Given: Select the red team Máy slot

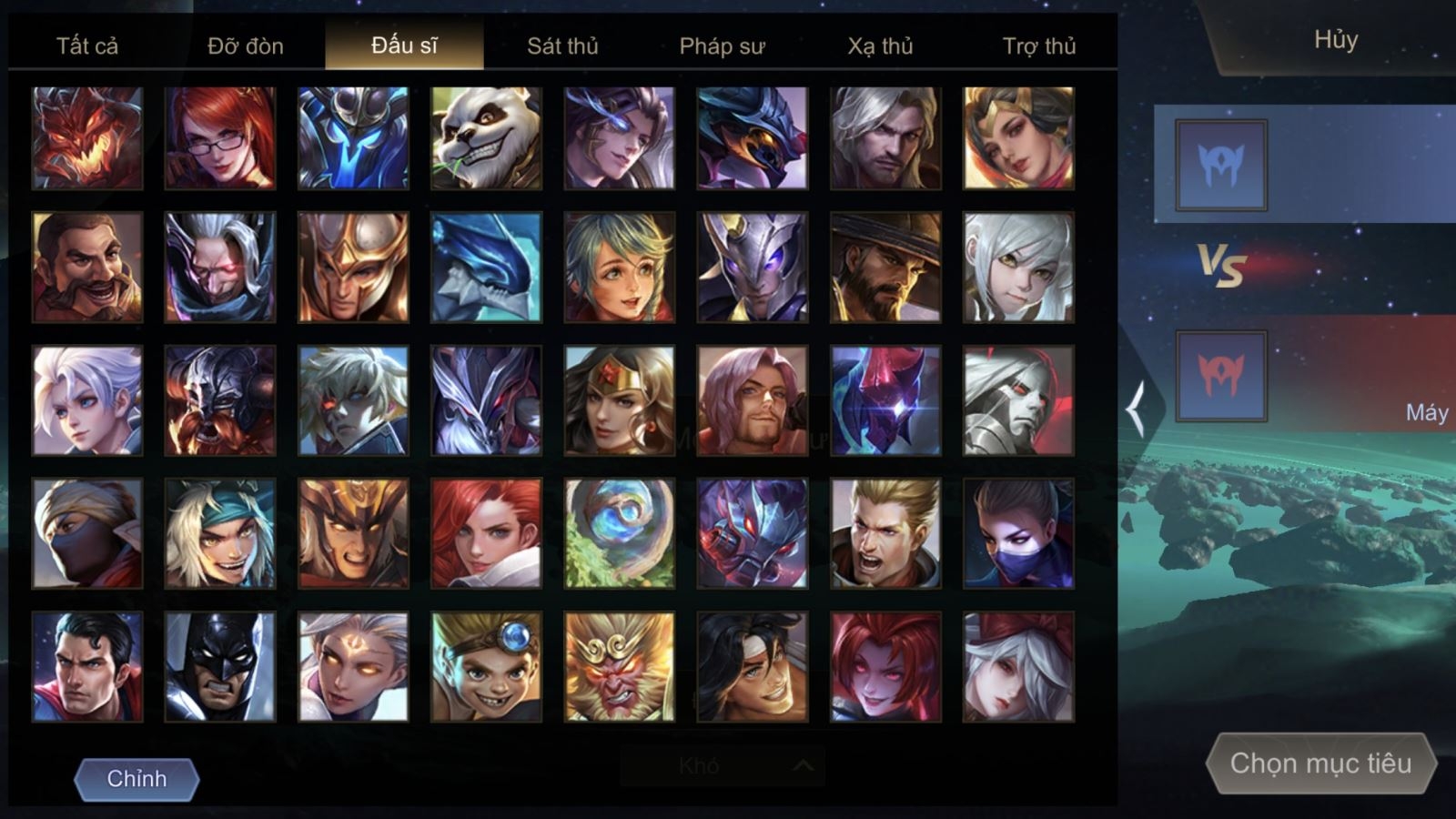Looking at the screenshot, I should tap(1220, 376).
